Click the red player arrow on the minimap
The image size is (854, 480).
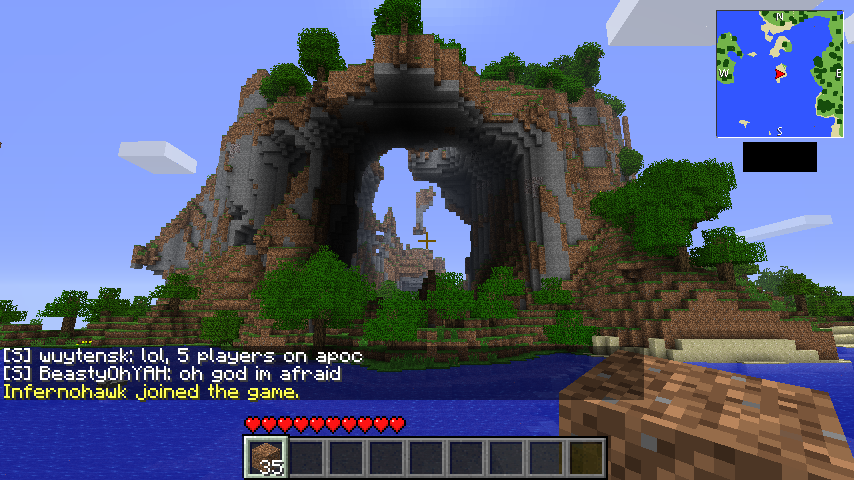(779, 74)
